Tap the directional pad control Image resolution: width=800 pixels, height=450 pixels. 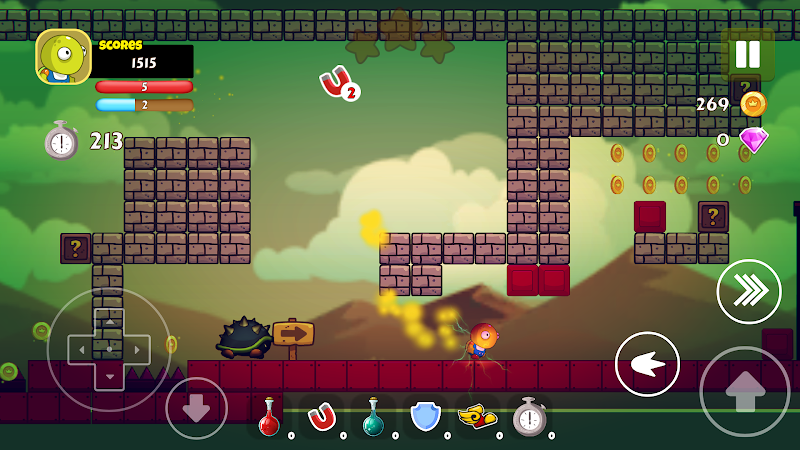tap(108, 349)
